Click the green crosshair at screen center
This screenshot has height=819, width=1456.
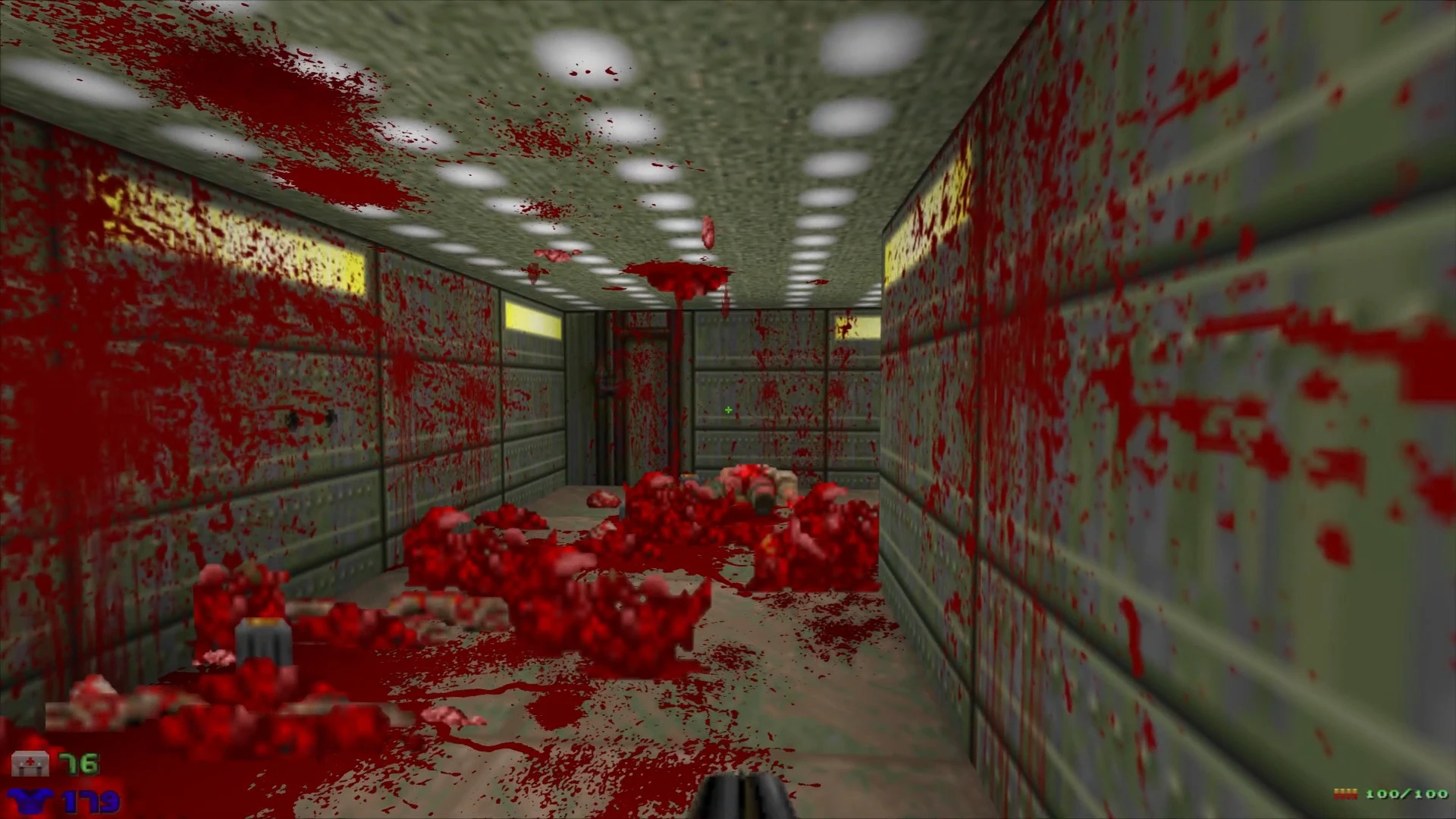(727, 409)
